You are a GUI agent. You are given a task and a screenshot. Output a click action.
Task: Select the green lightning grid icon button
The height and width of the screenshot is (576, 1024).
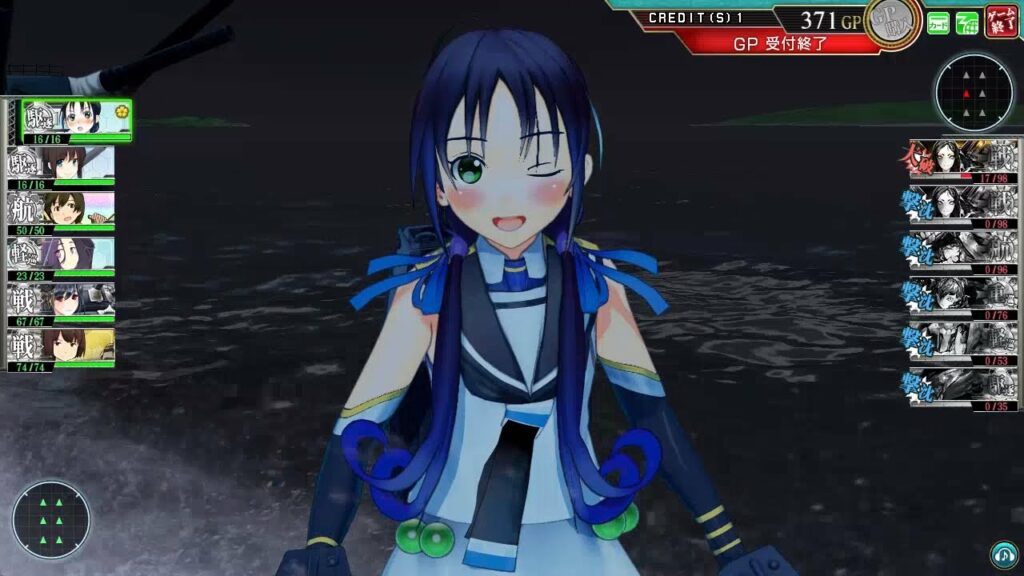[x=967, y=22]
